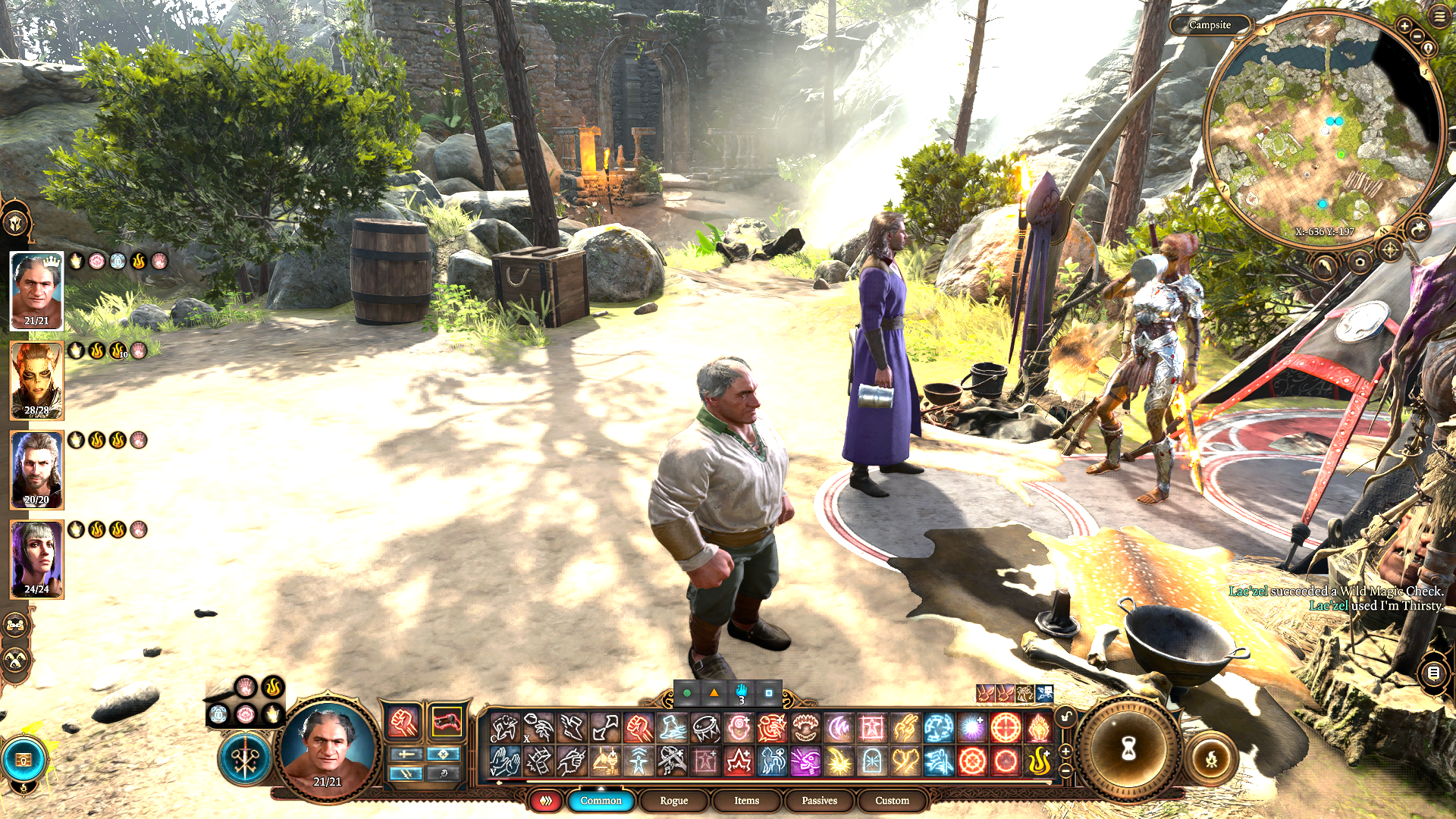Switch to the Rogue hotbar tab
The image size is (1456, 819).
click(673, 800)
